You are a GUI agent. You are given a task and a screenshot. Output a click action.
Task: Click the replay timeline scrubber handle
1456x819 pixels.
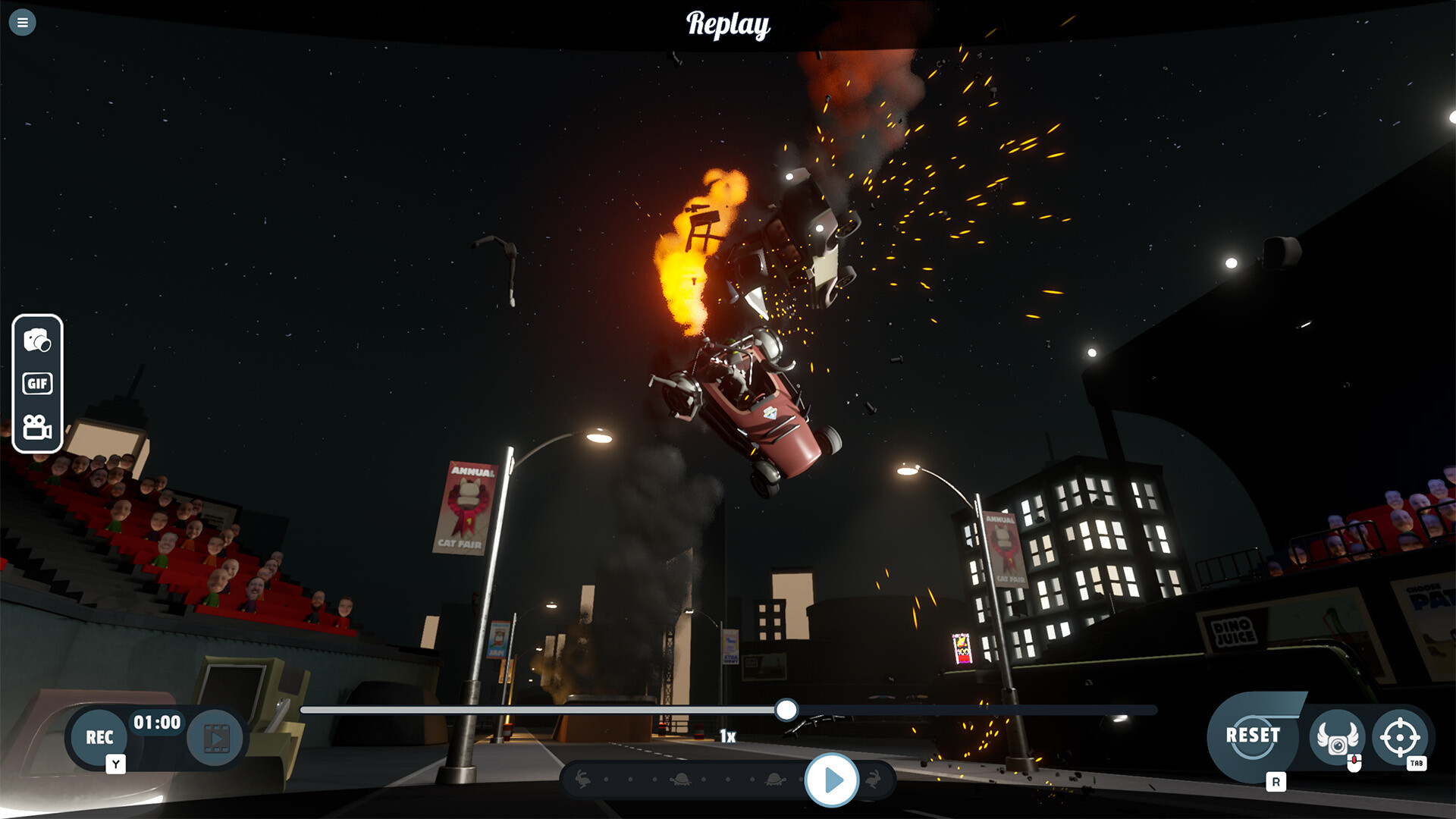click(786, 710)
